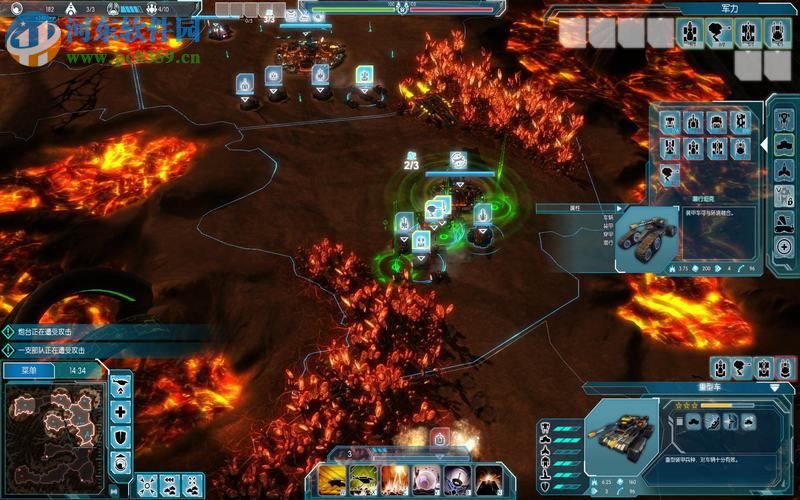Activate the volcano eruption ability
Image resolution: width=800 pixels, height=500 pixels.
(x=490, y=478)
